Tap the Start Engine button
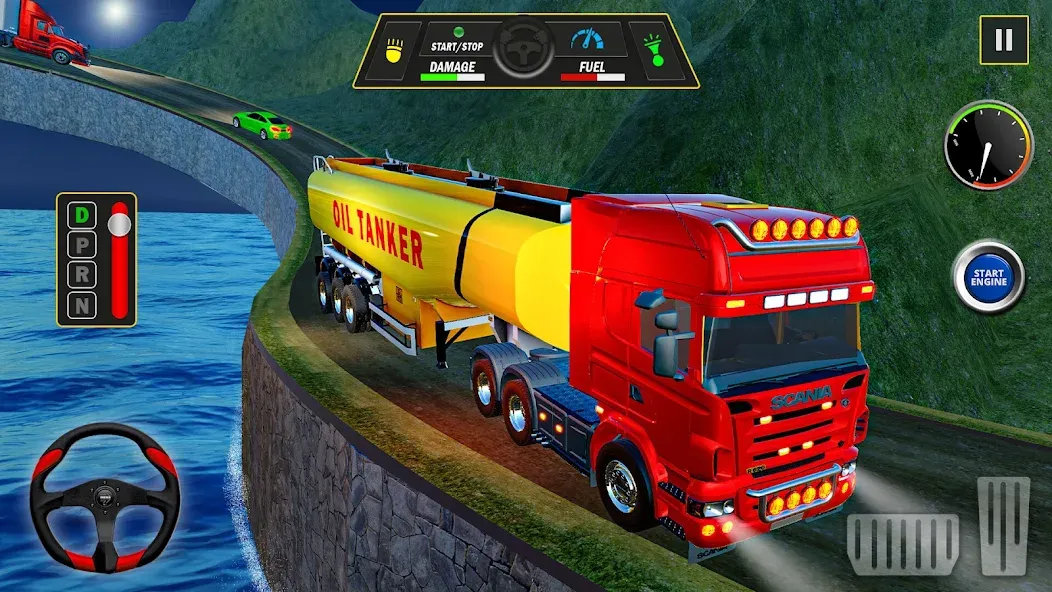This screenshot has width=1052, height=592. pyautogui.click(x=987, y=276)
